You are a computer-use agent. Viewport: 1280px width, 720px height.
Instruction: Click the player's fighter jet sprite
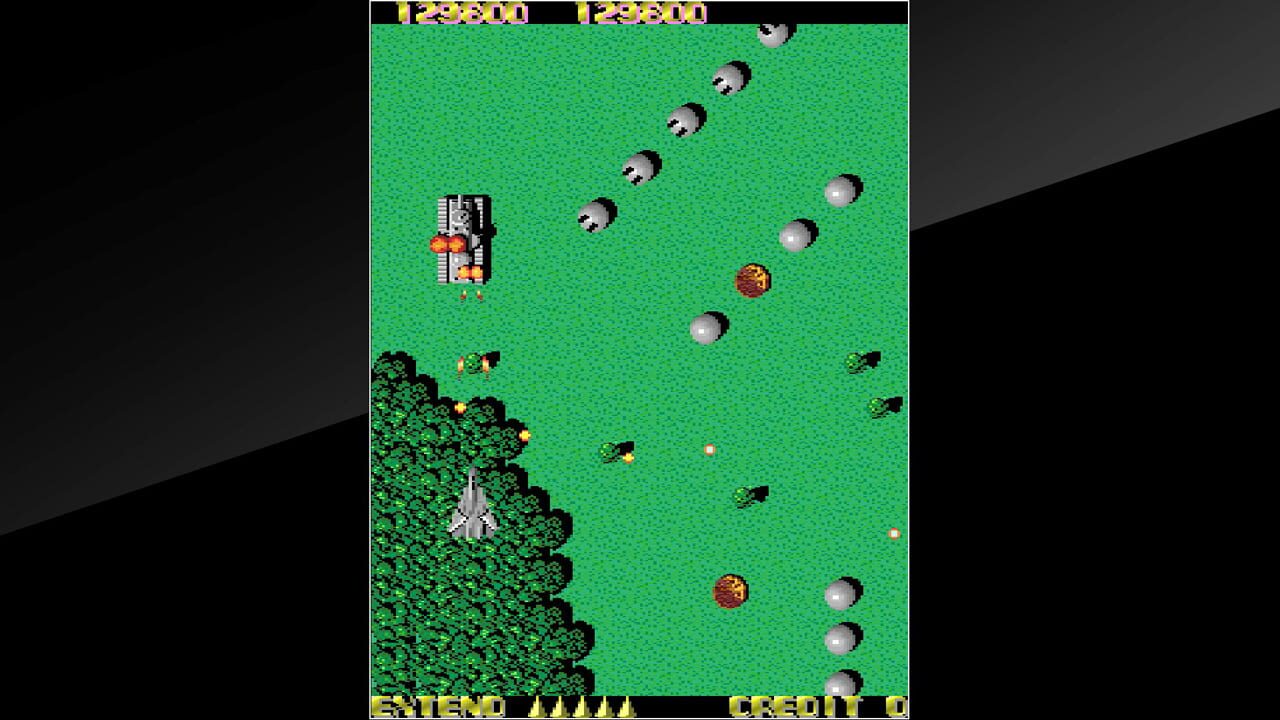(x=475, y=505)
